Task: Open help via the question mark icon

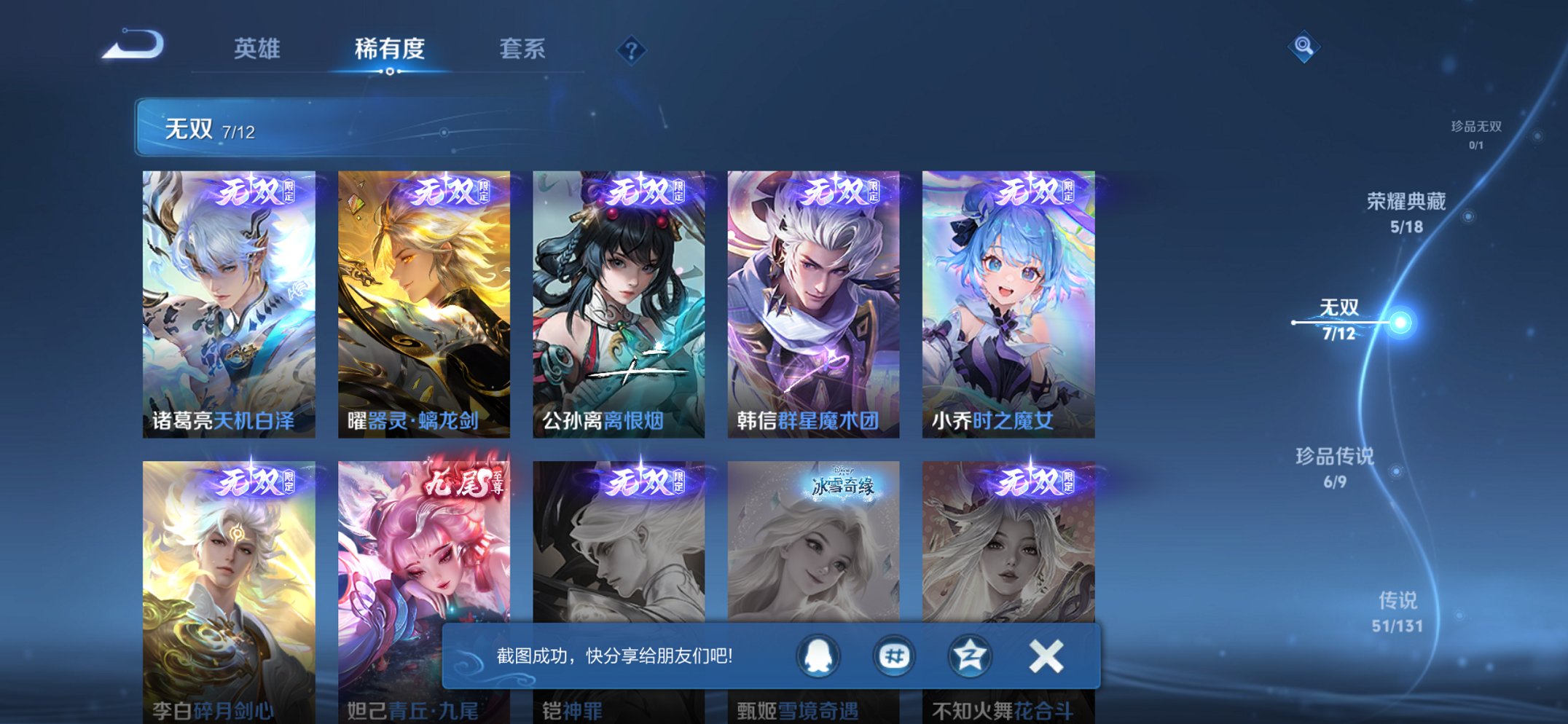Action: pyautogui.click(x=632, y=50)
